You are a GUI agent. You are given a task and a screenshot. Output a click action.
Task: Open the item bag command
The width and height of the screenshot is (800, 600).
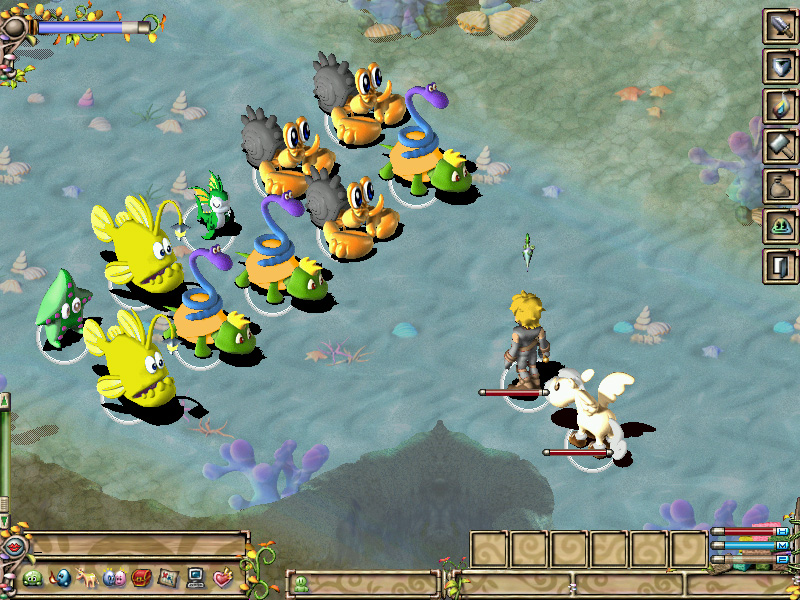(779, 186)
